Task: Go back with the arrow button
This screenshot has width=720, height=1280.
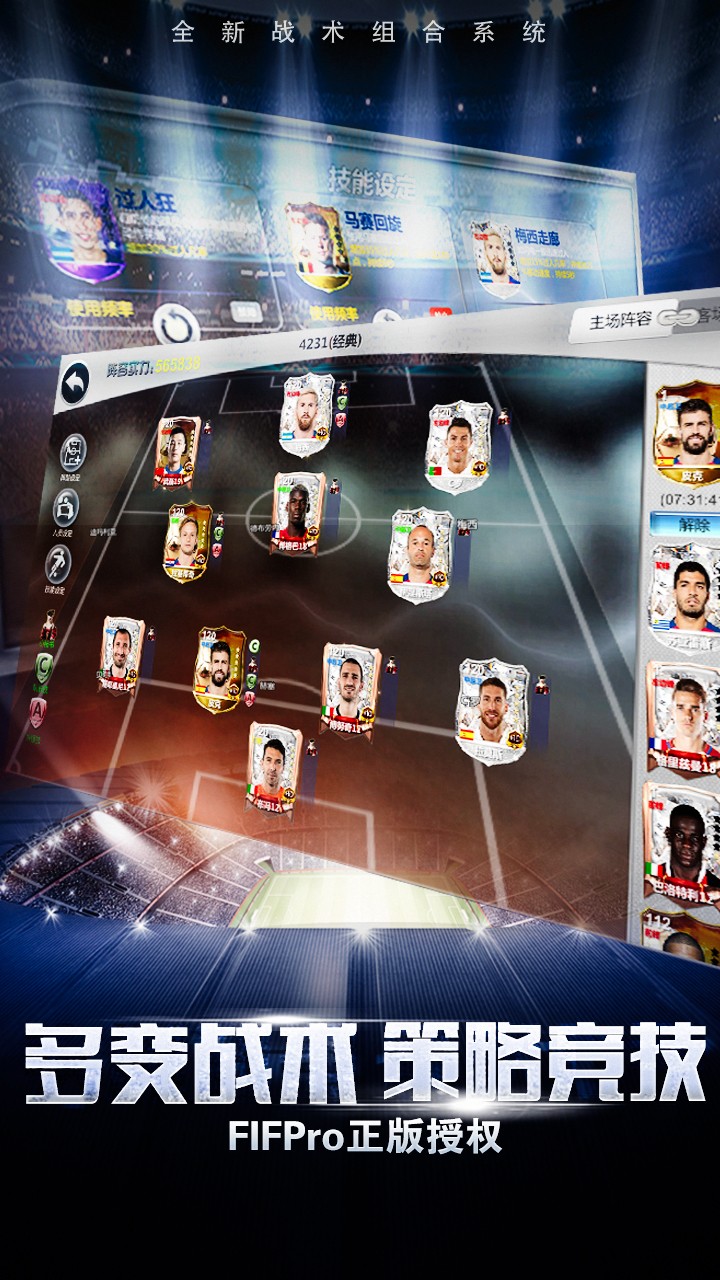Action: (76, 382)
